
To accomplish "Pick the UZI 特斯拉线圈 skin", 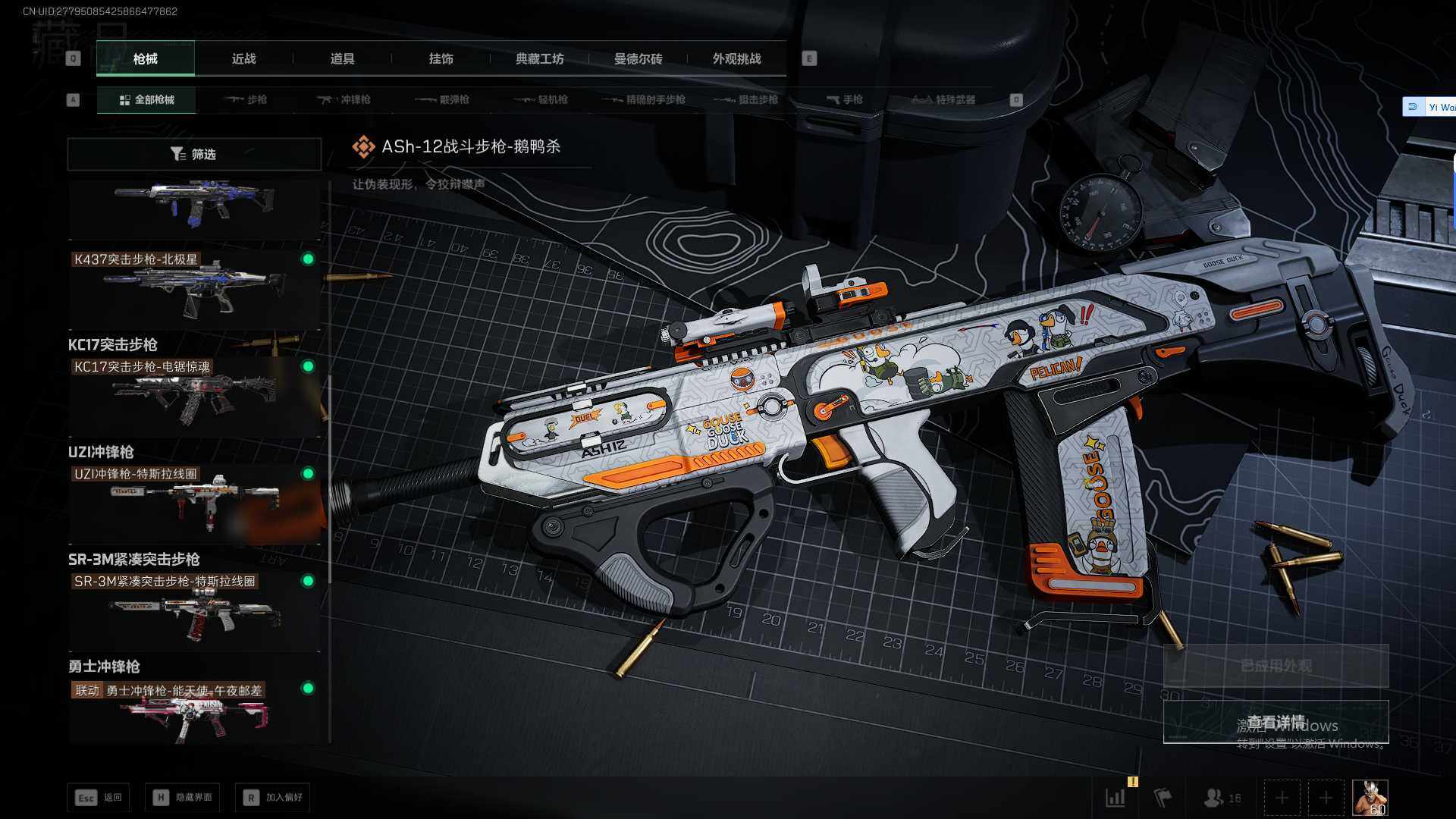I will coord(194,503).
